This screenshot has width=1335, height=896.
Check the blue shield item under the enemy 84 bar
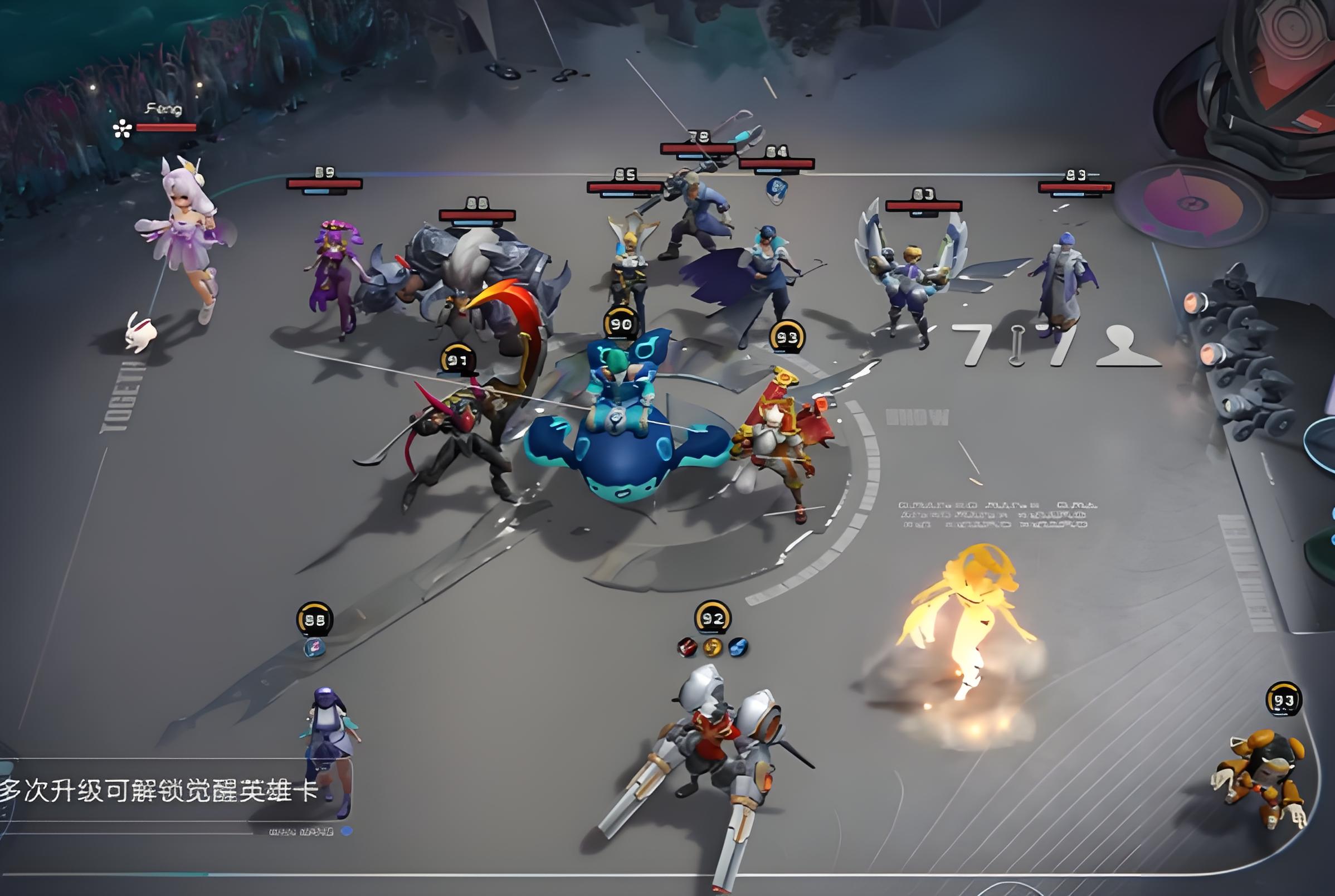[x=776, y=189]
